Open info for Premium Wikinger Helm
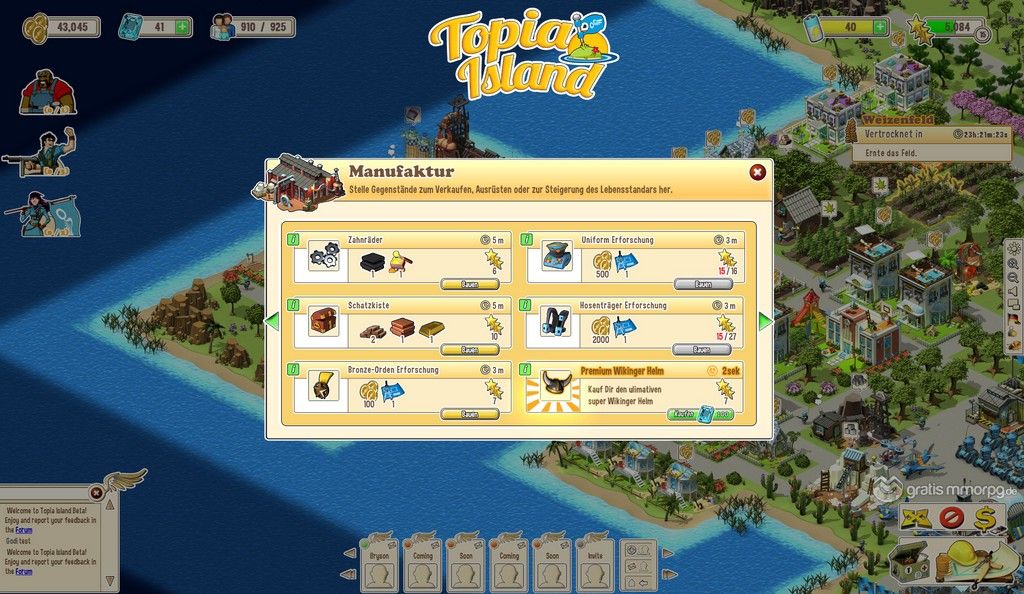 (x=531, y=370)
